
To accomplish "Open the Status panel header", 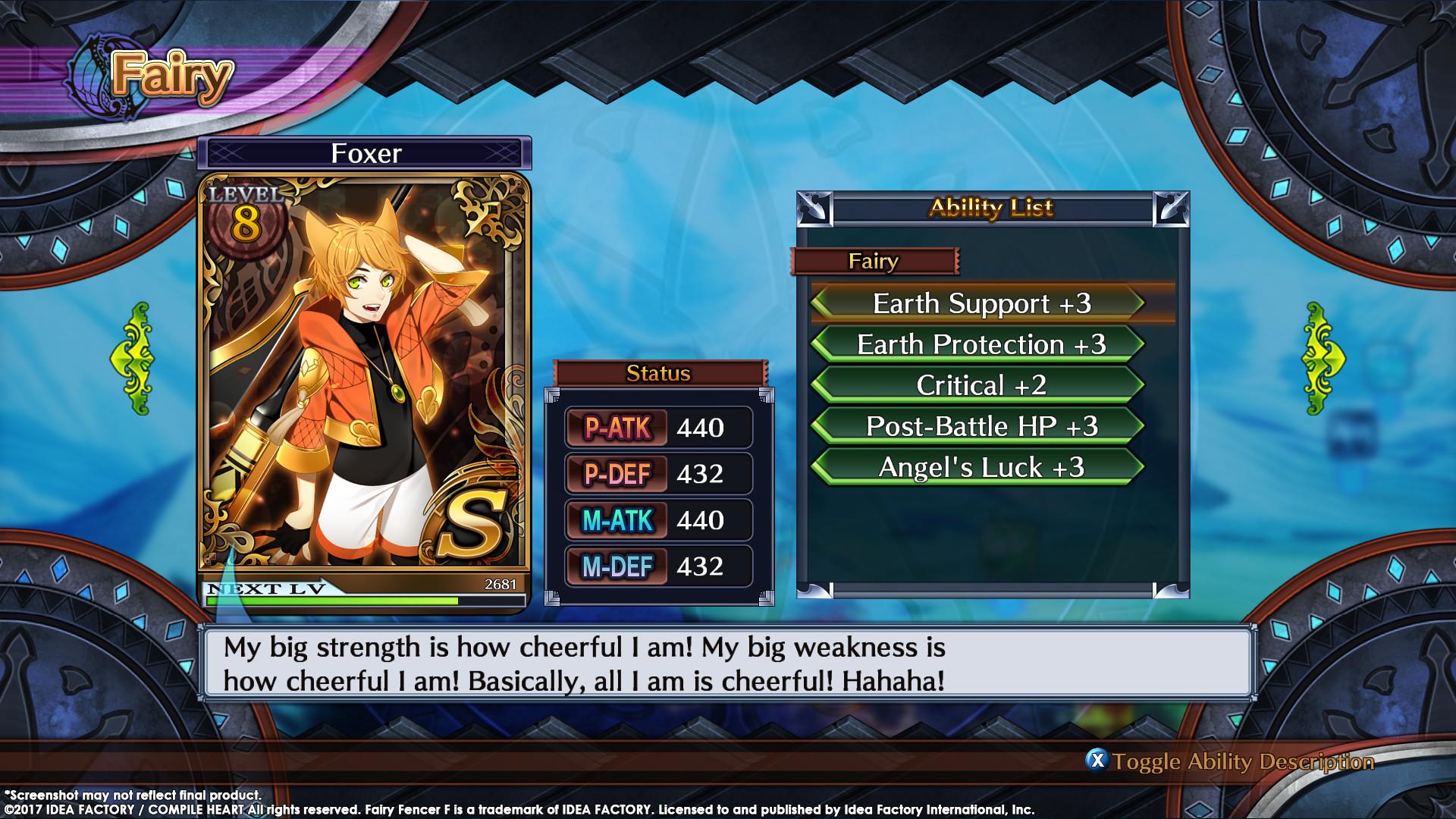I will pyautogui.click(x=658, y=372).
